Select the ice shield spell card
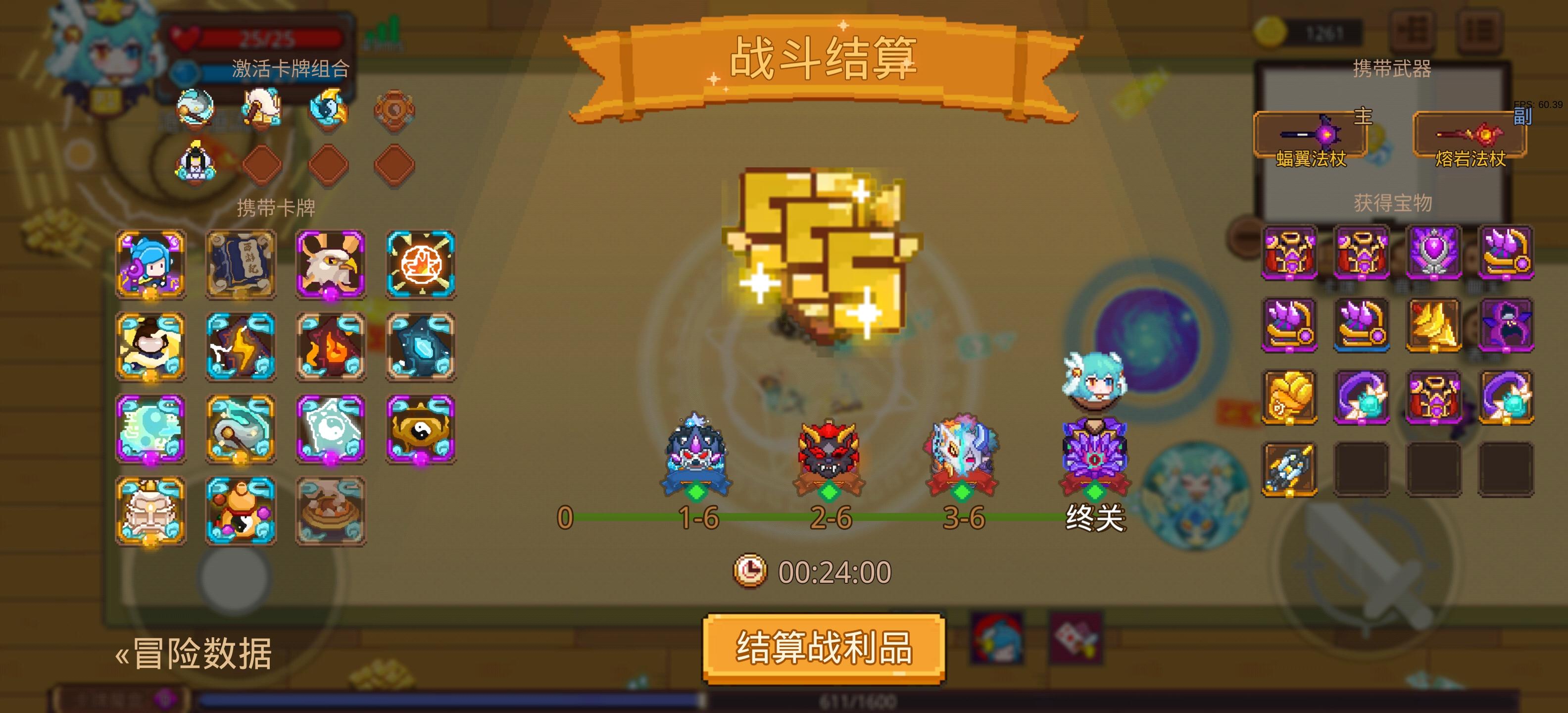 pos(421,347)
